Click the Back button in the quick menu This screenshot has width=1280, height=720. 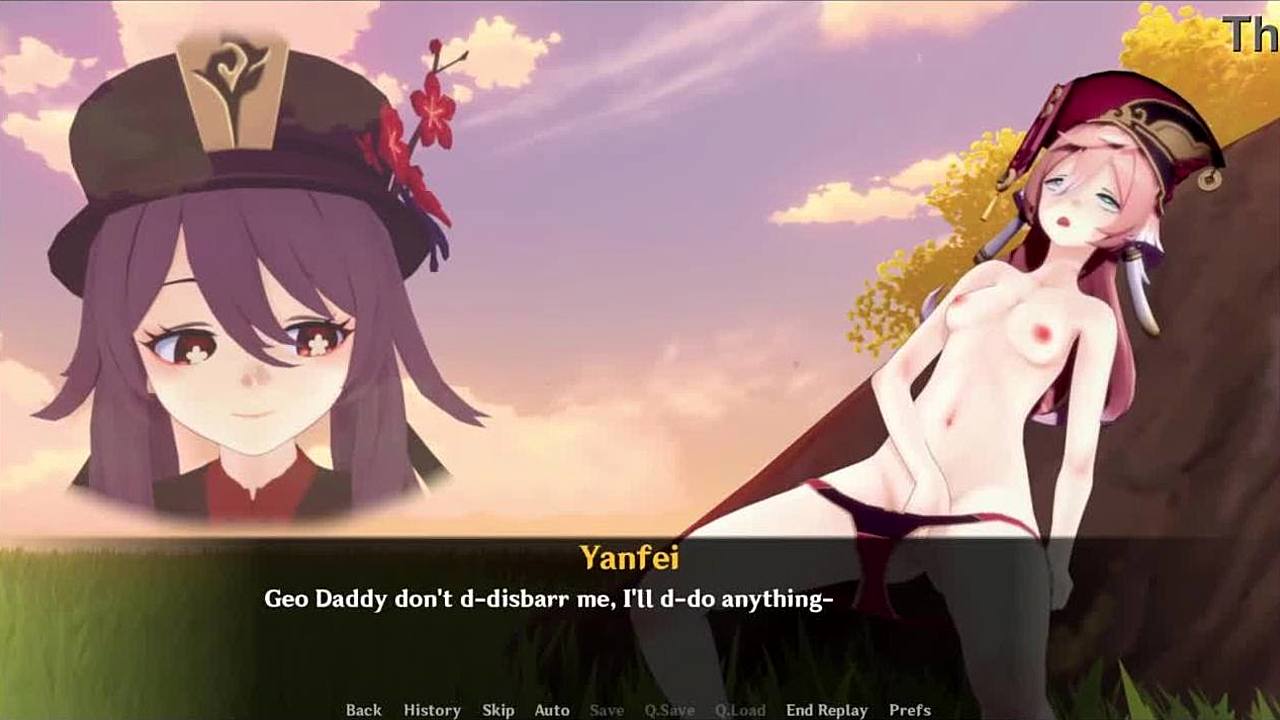point(363,710)
